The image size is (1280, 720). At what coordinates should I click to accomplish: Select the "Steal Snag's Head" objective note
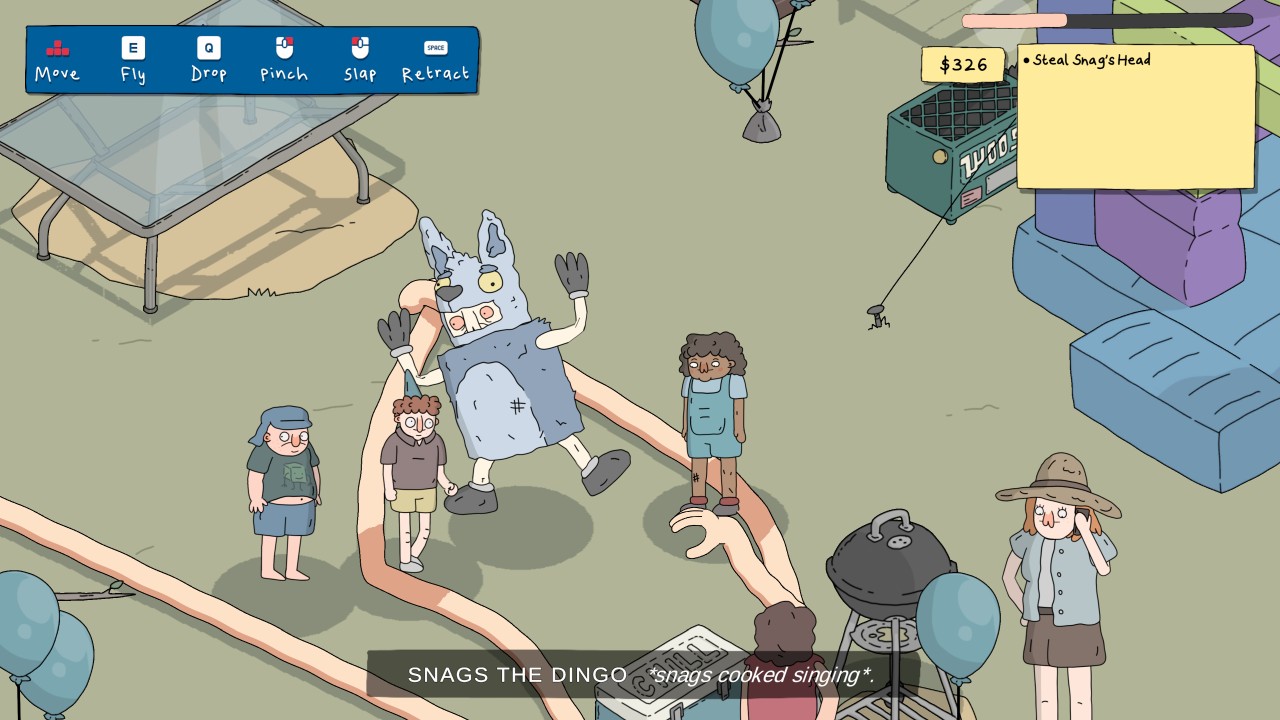(1091, 61)
